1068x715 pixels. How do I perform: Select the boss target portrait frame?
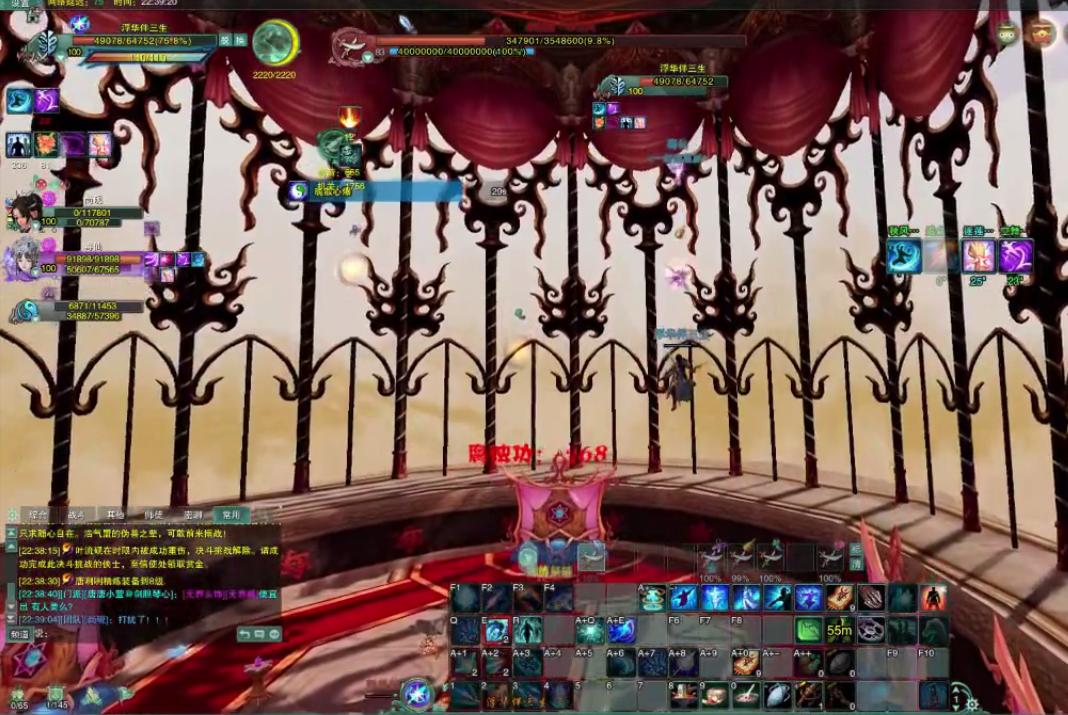pyautogui.click(x=351, y=44)
